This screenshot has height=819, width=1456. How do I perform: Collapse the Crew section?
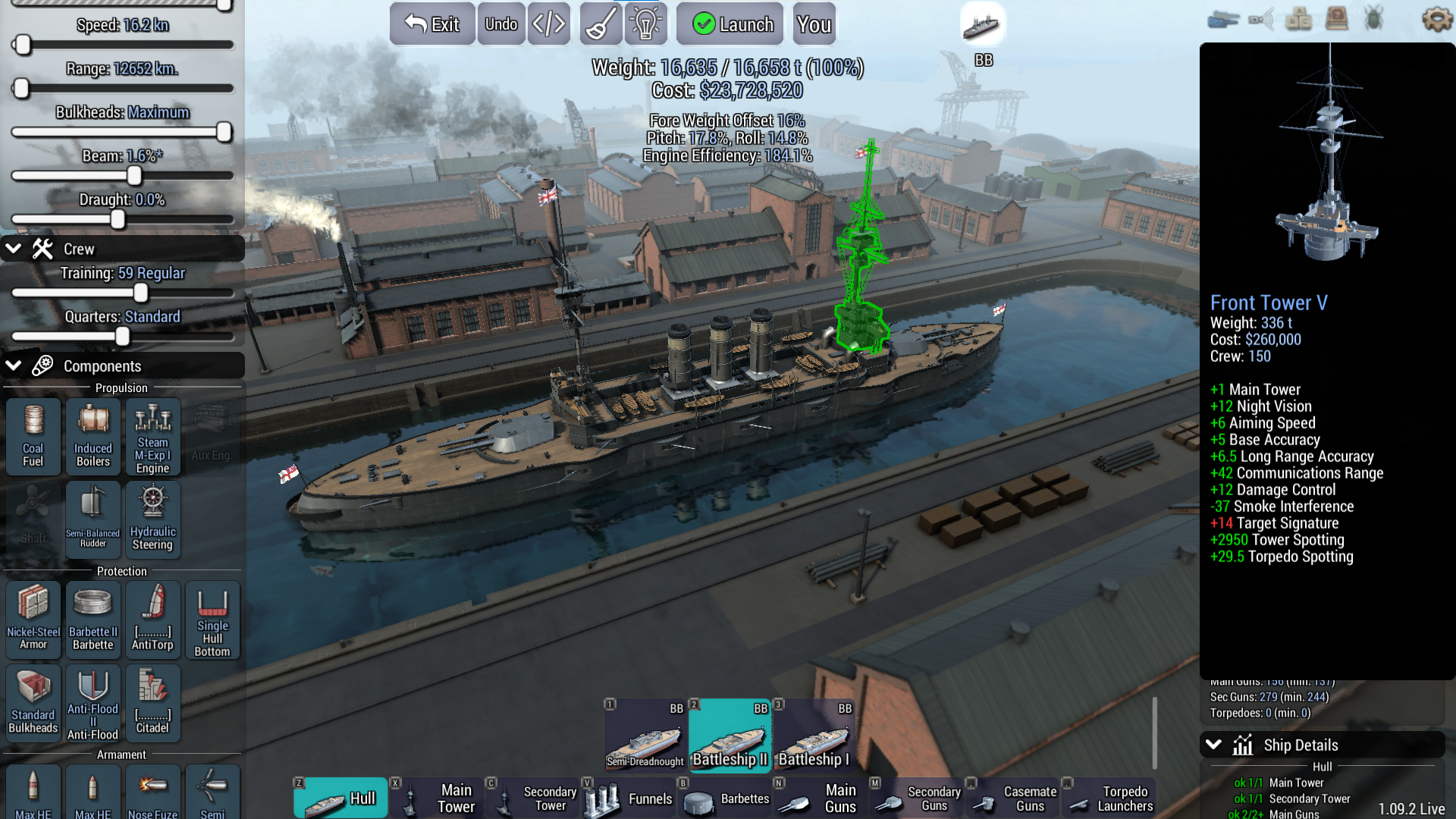click(x=14, y=249)
